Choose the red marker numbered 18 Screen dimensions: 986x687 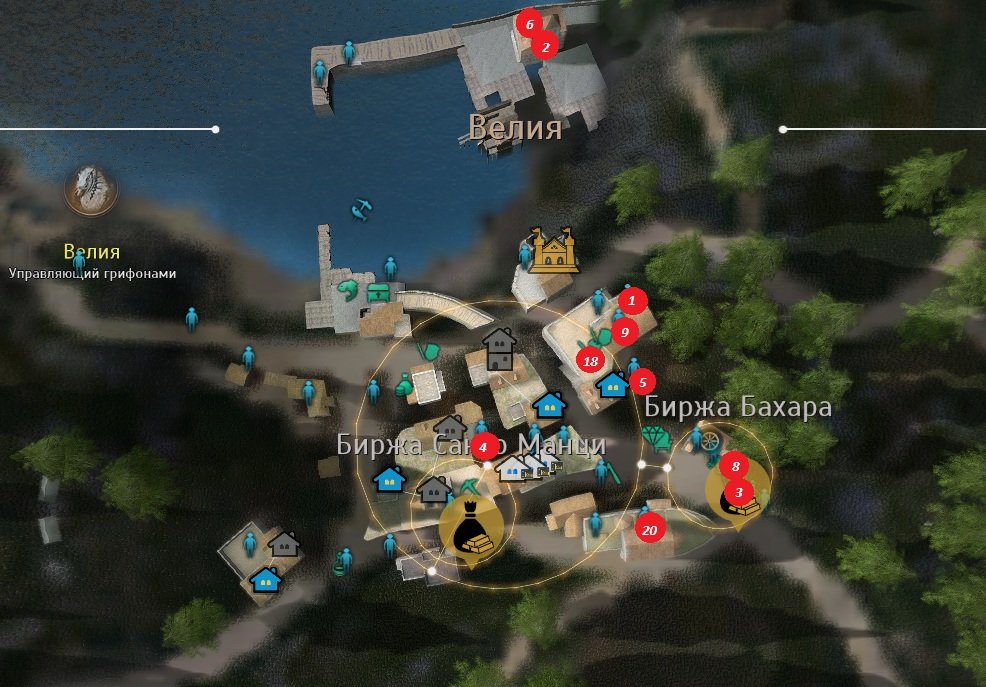[590, 361]
